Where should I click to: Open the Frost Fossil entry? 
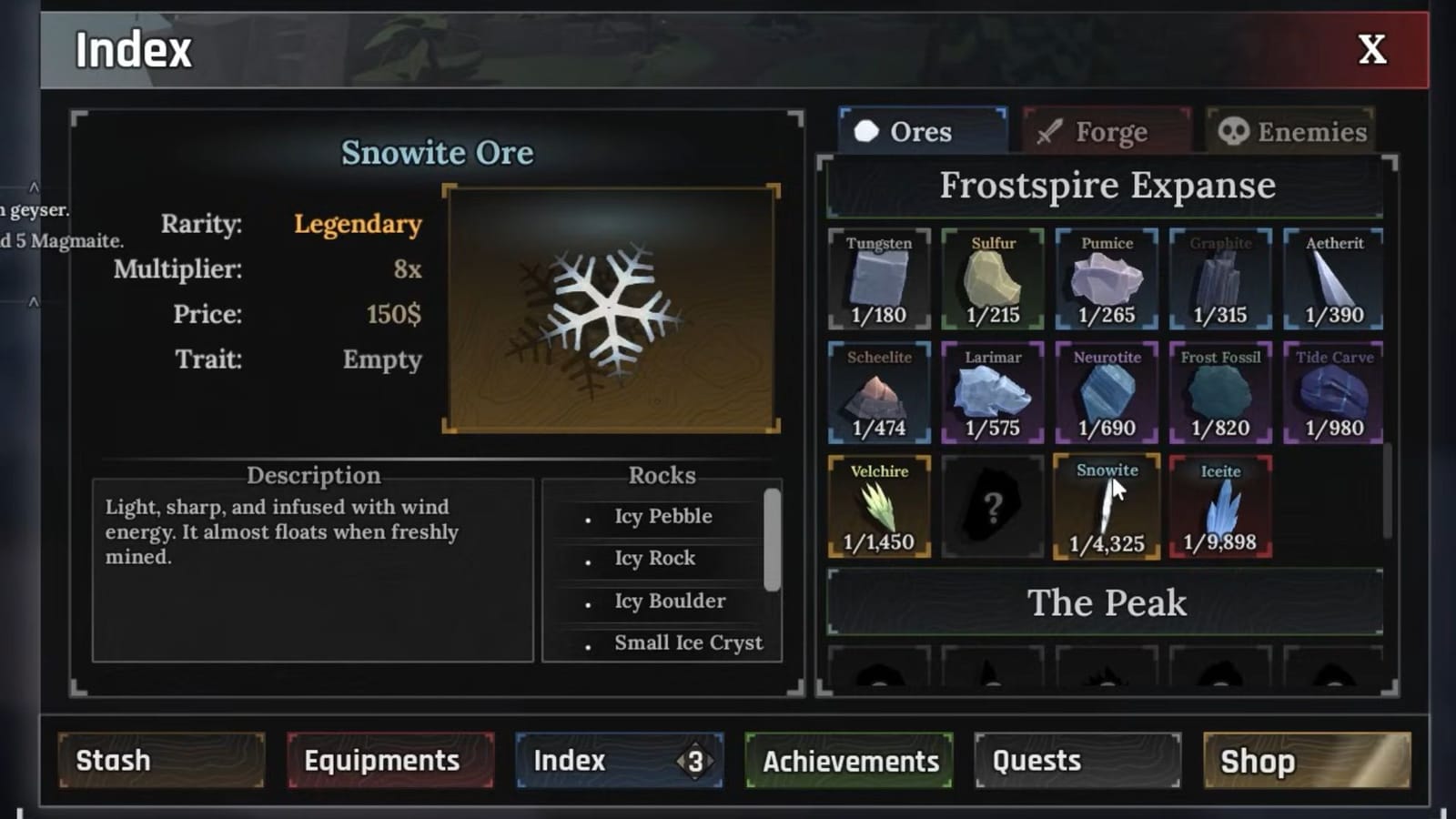1220,393
